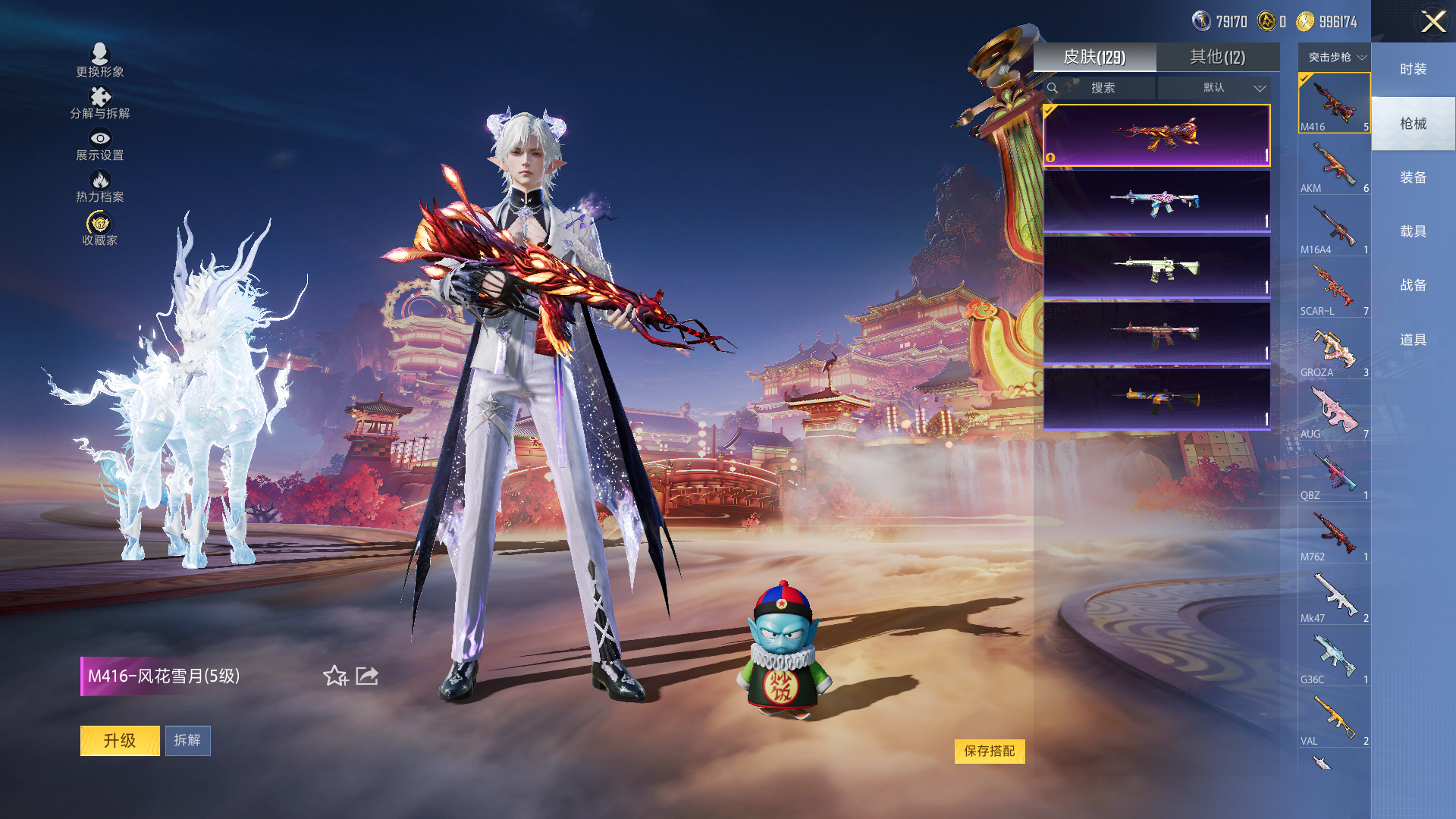
Task: Open the 装备 category
Action: 1413,177
